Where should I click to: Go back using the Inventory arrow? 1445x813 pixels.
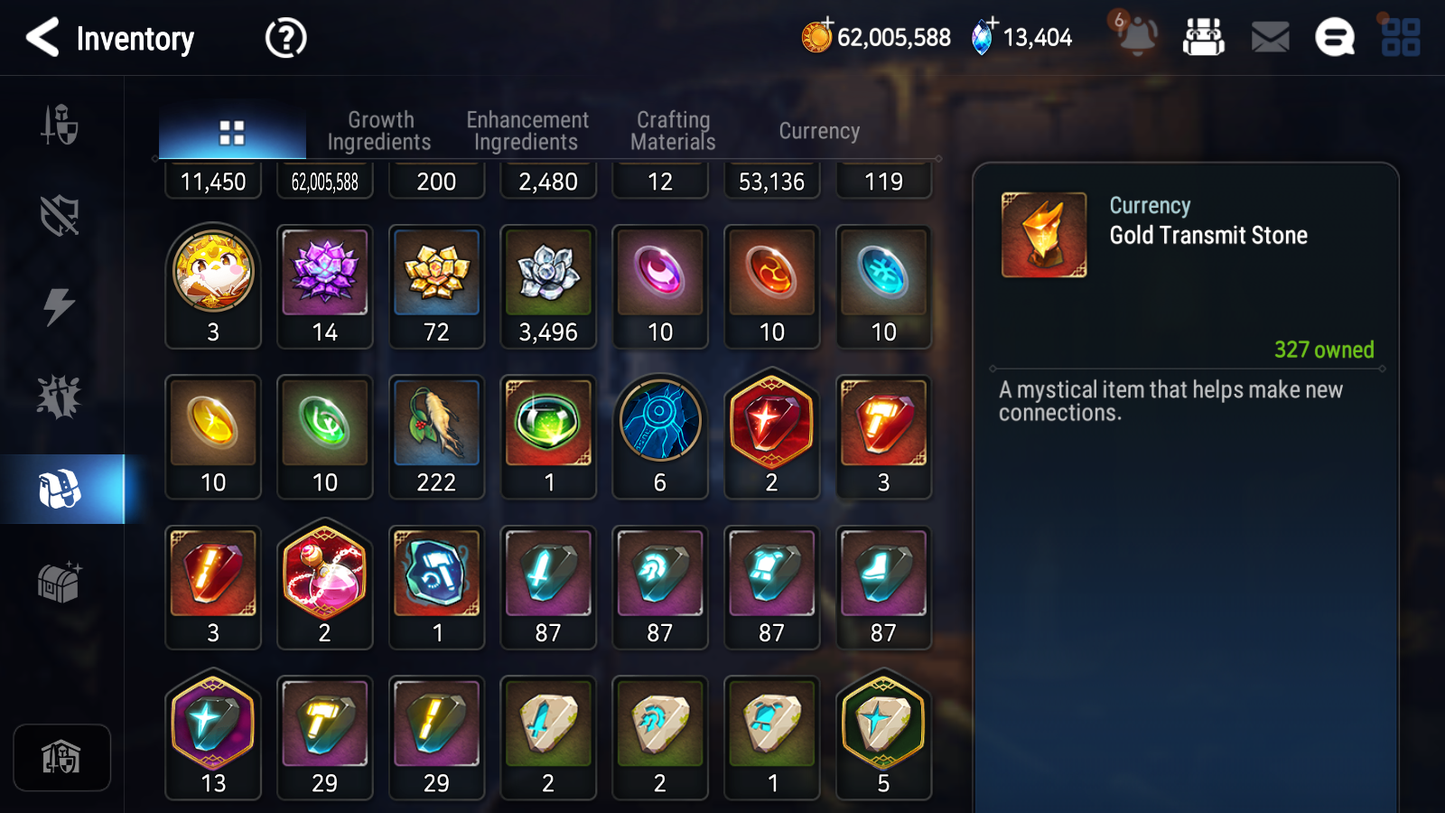pos(44,38)
